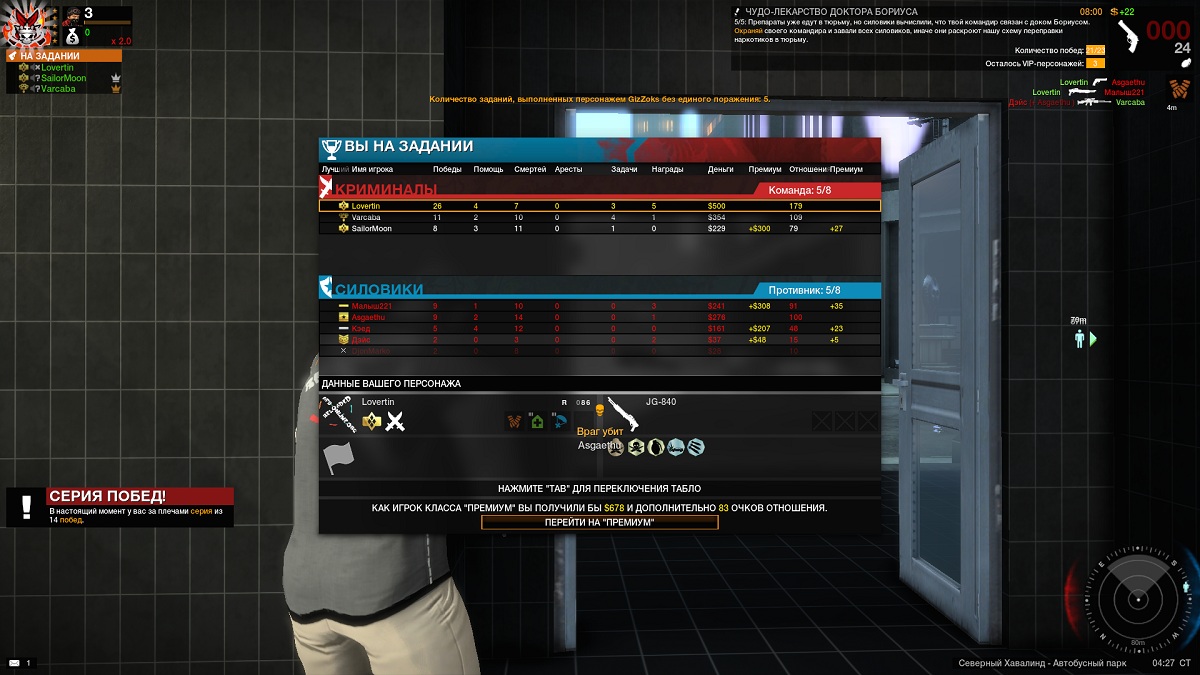Choose SailorMoon's row on the Криминалы team
The height and width of the screenshot is (675, 1200).
pyautogui.click(x=599, y=229)
